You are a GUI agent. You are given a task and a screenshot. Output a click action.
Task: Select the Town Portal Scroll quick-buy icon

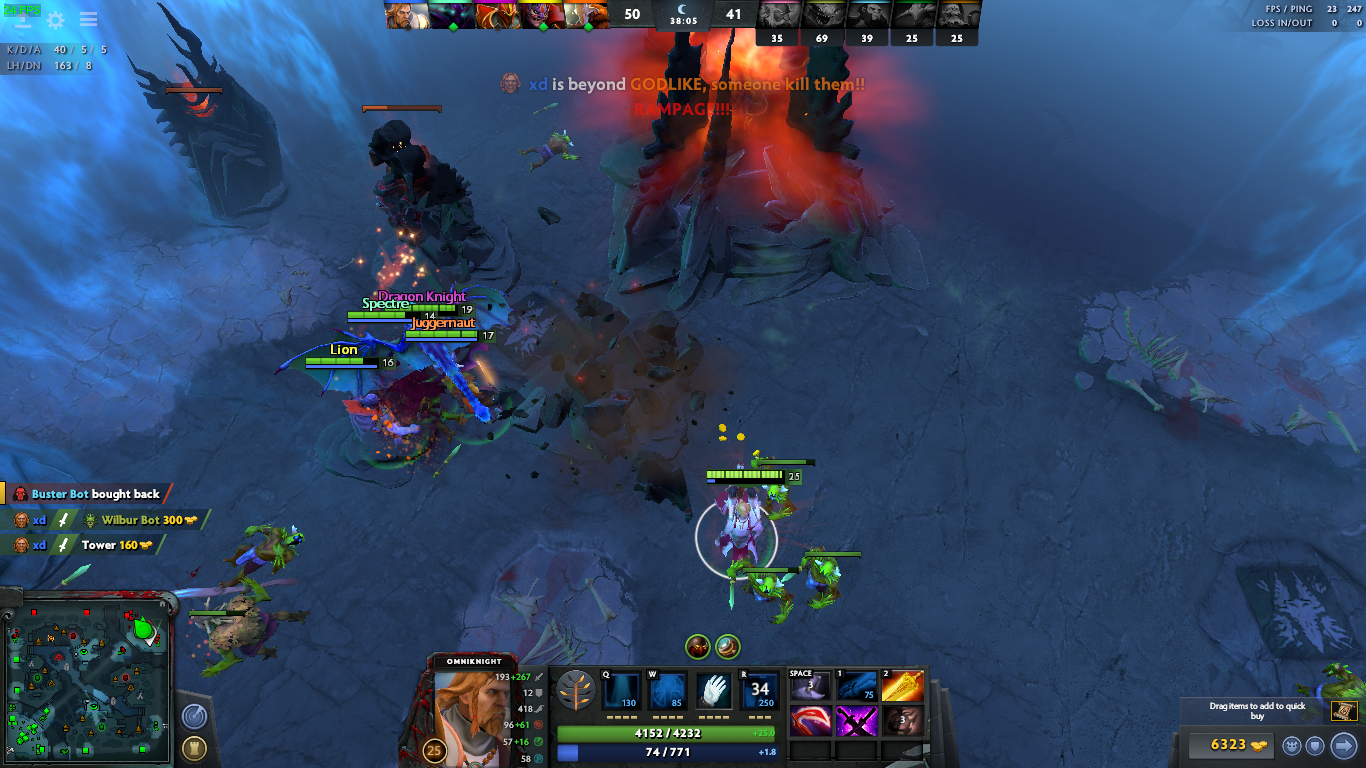tap(1344, 711)
